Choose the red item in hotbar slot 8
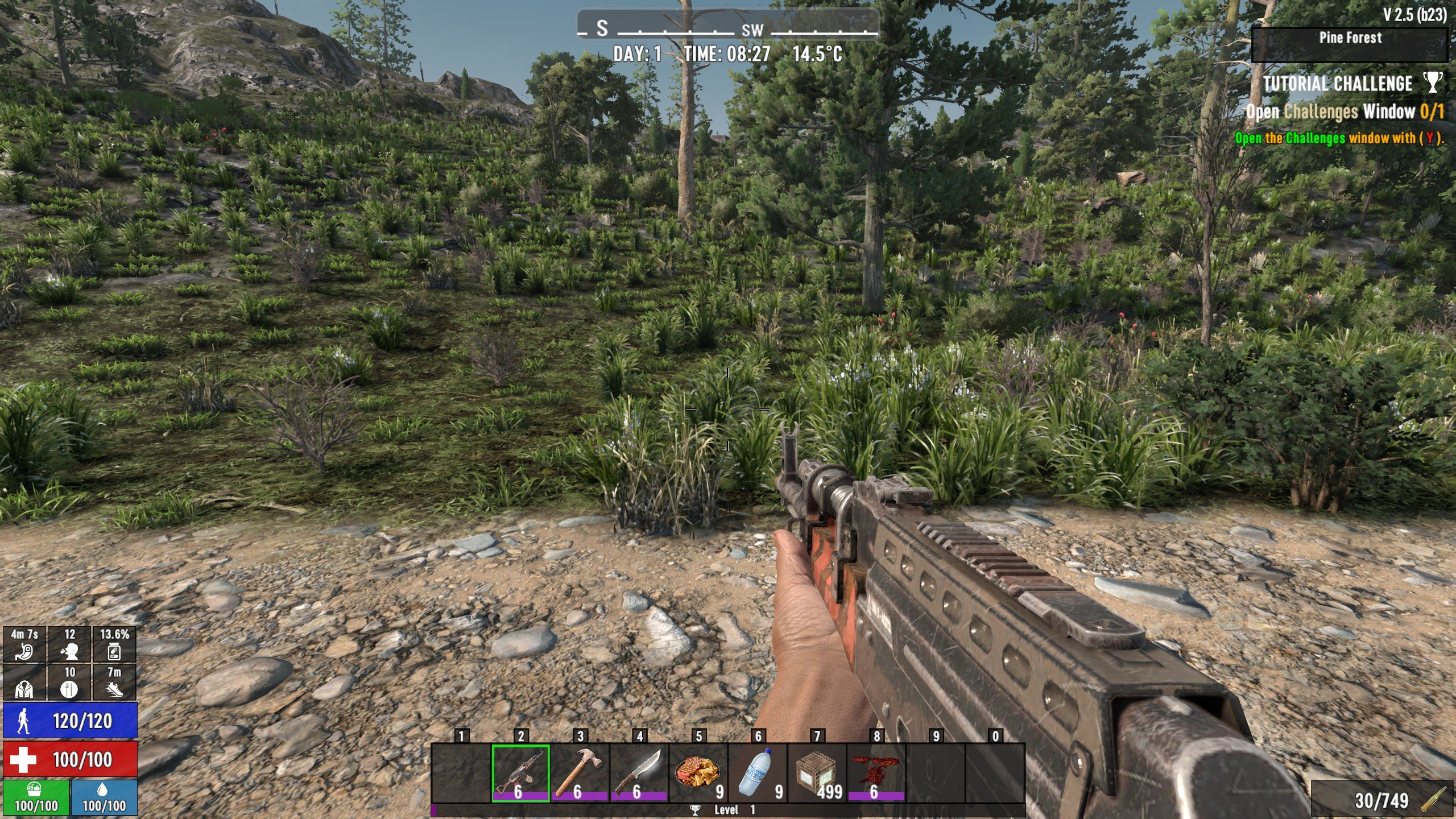This screenshot has height=819, width=1456. (876, 772)
